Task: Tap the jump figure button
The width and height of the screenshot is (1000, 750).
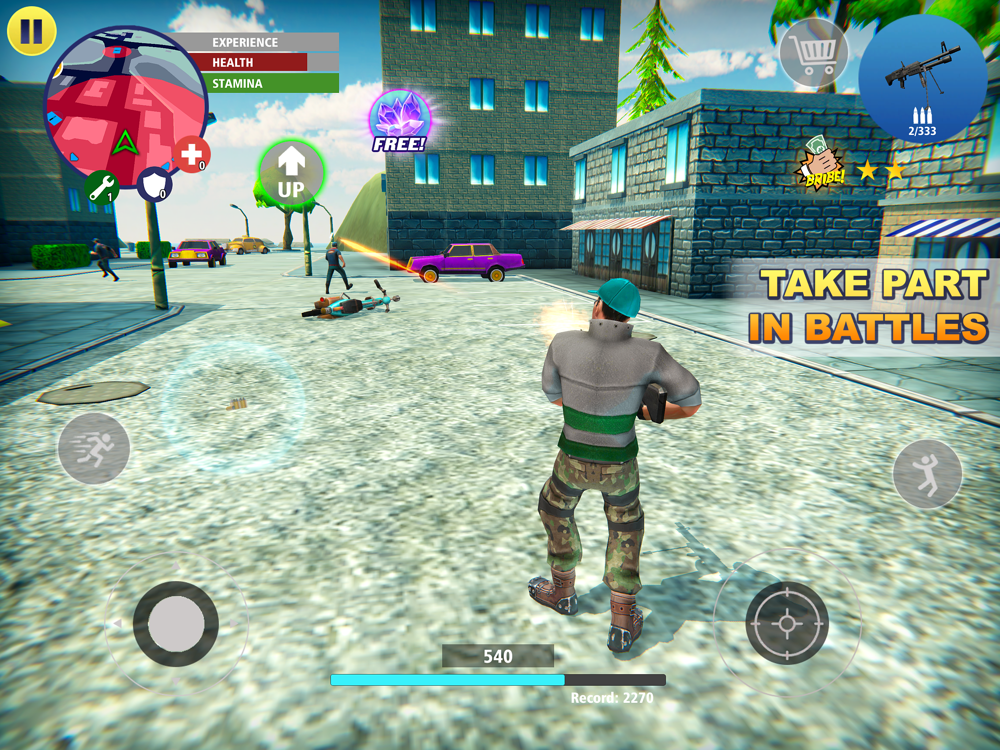Action: 927,474
